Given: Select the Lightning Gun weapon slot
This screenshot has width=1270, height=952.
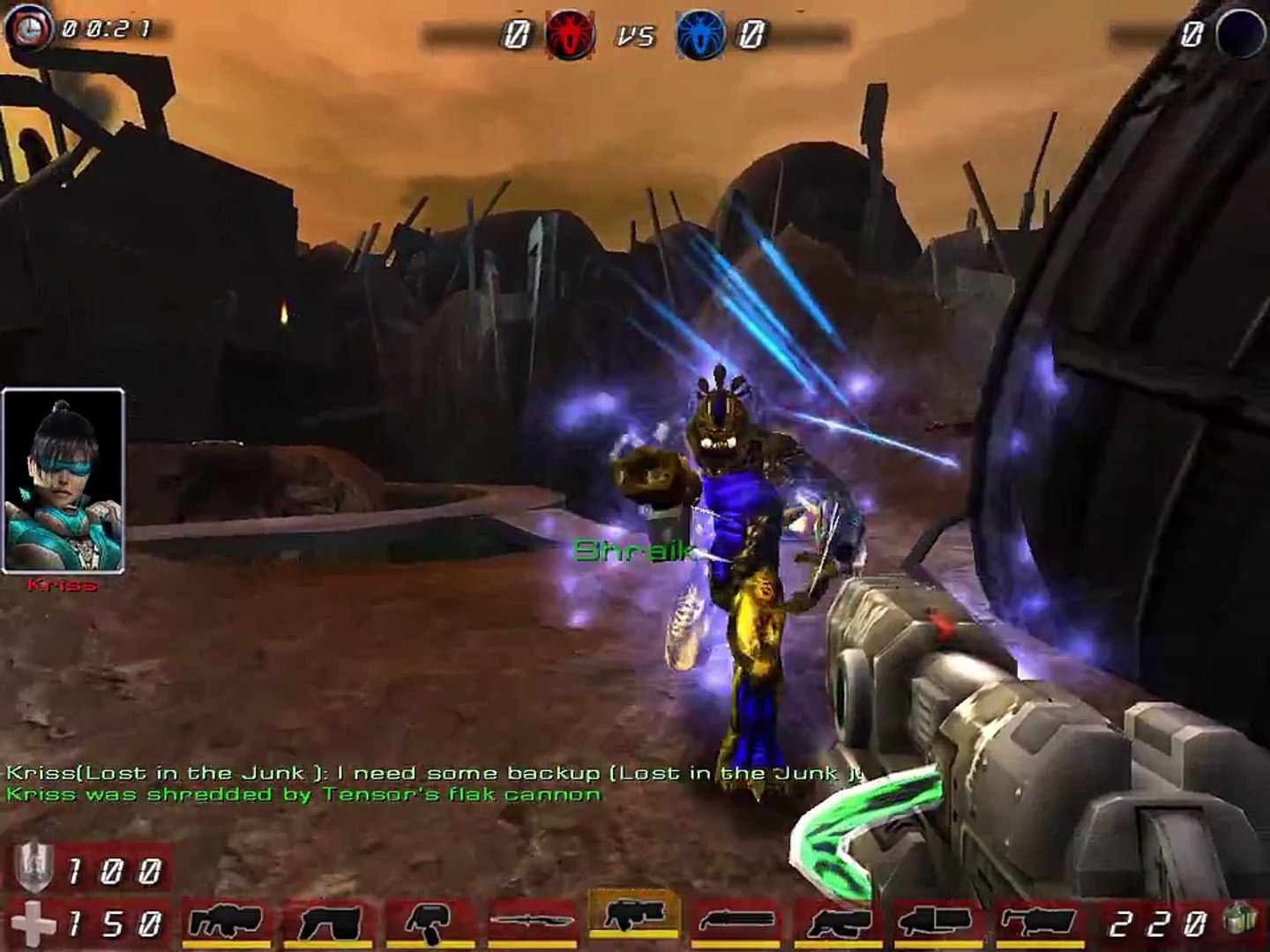Looking at the screenshot, I should (x=1041, y=923).
